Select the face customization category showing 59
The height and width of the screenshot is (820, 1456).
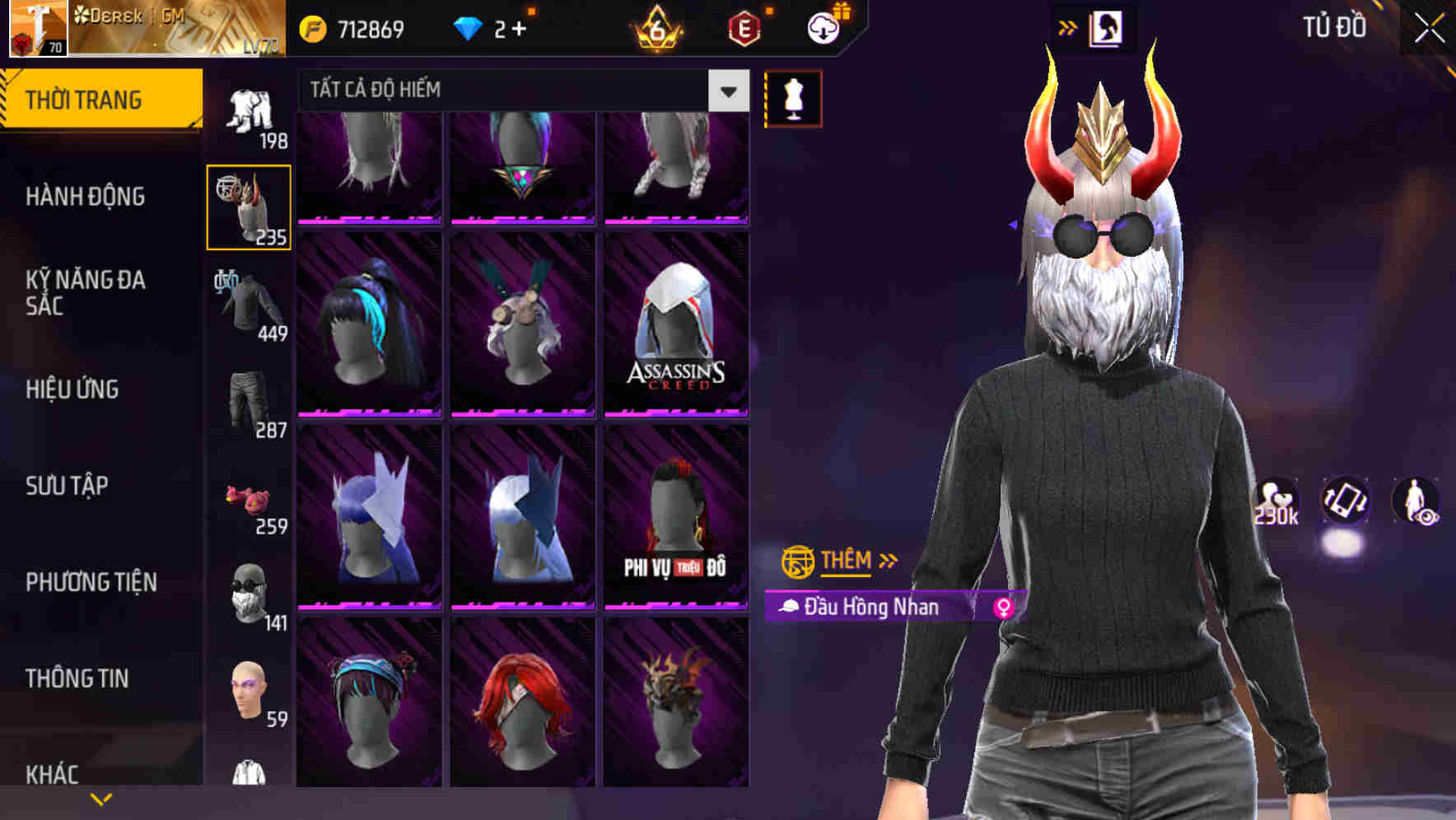(249, 692)
